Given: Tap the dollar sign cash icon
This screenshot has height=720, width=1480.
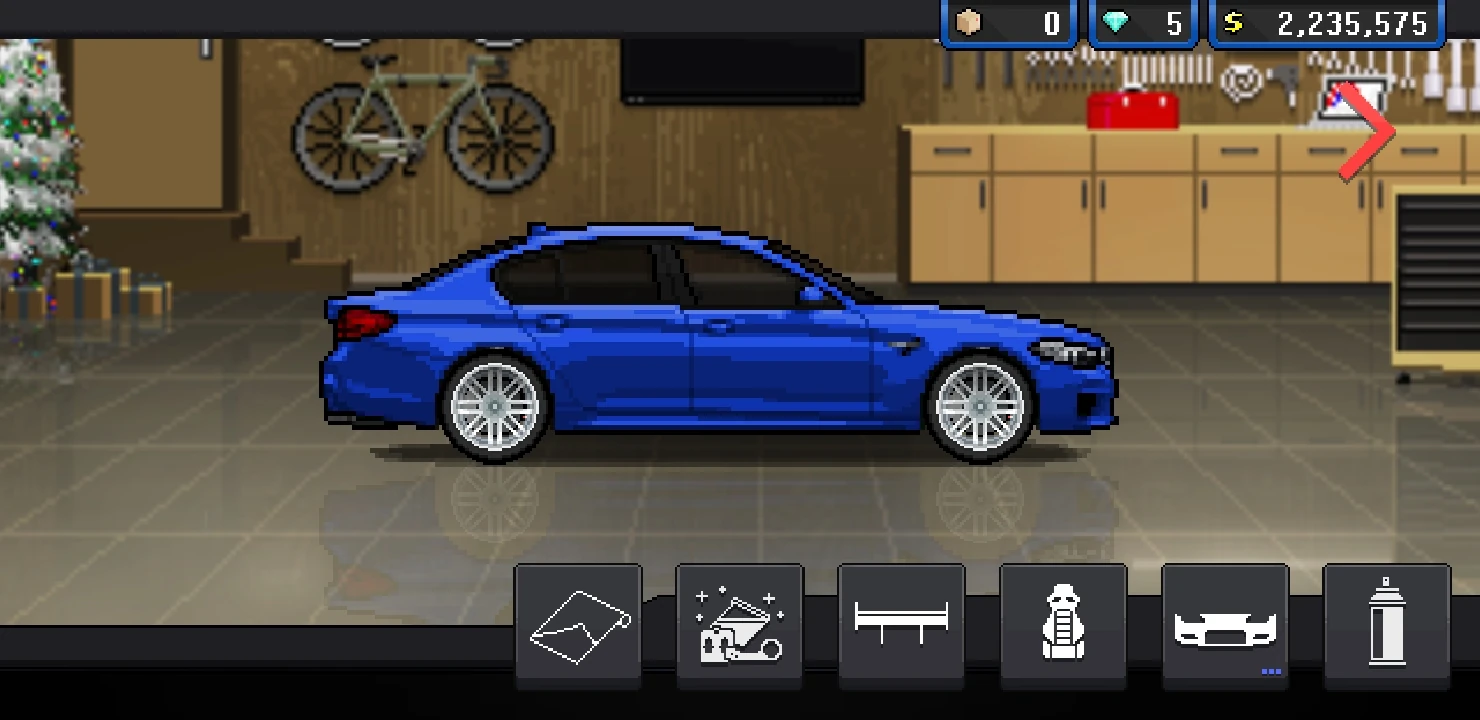Looking at the screenshot, I should 1233,22.
